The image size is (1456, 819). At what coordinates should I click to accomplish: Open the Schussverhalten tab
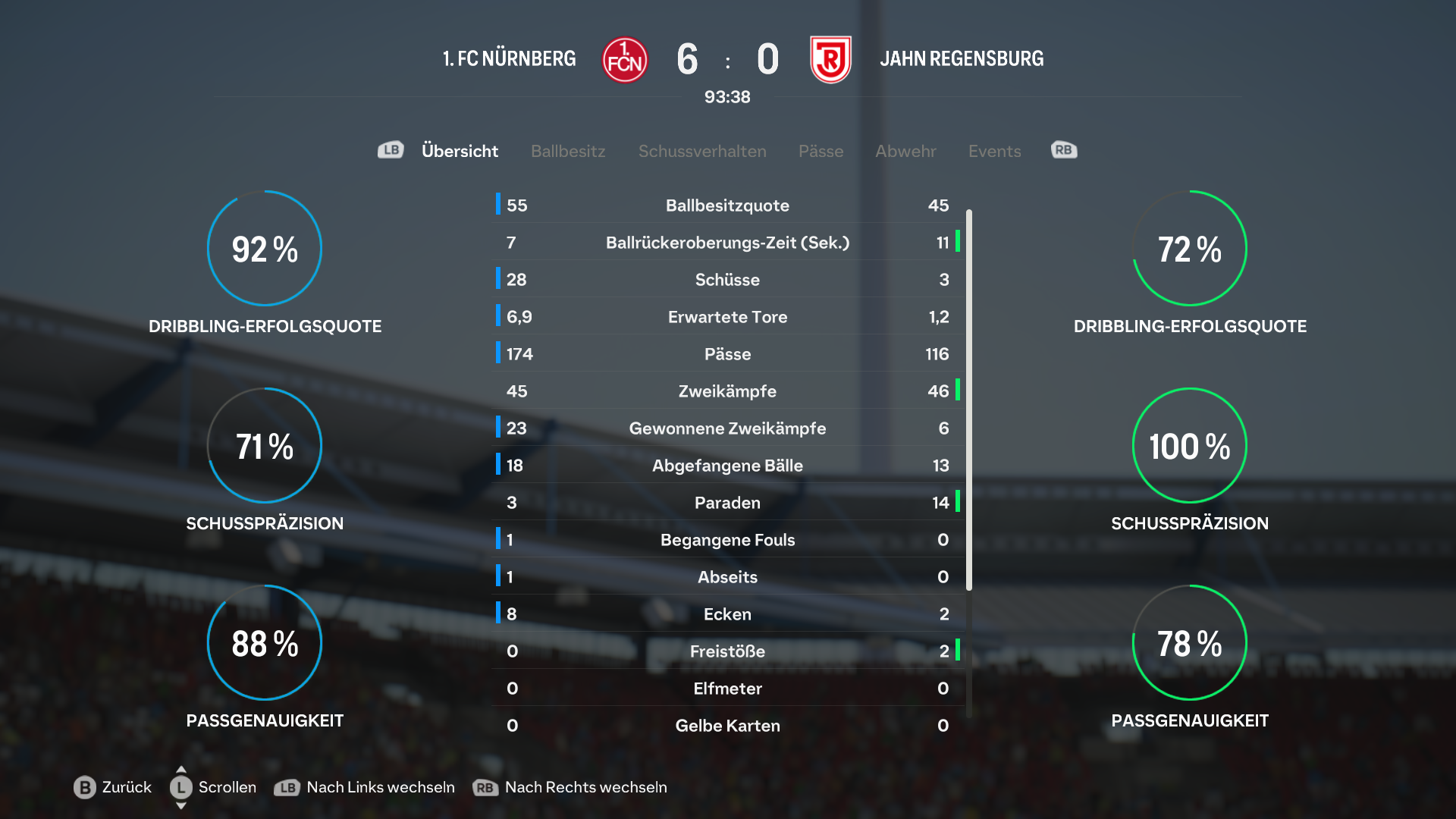click(702, 151)
